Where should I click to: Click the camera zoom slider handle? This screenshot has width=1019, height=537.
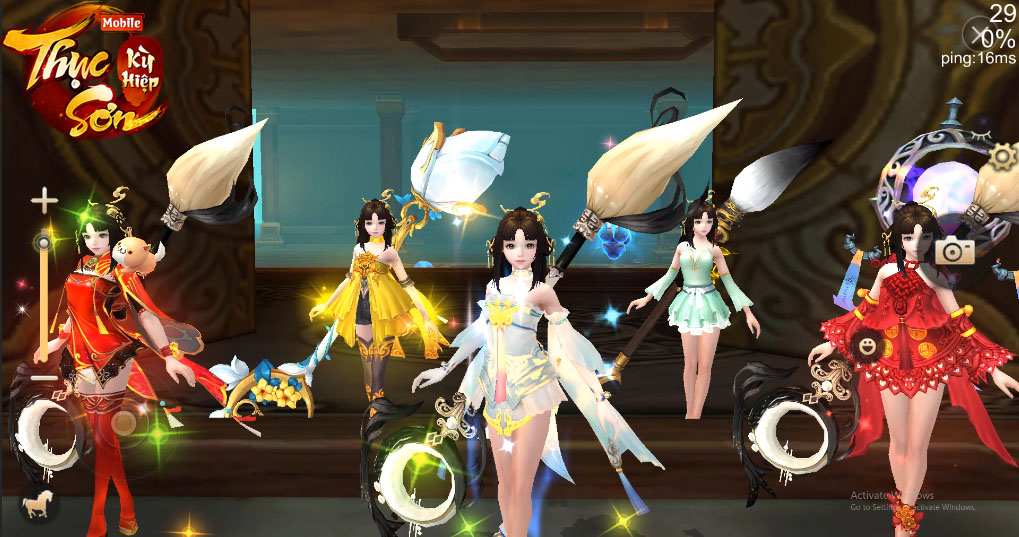point(43,242)
